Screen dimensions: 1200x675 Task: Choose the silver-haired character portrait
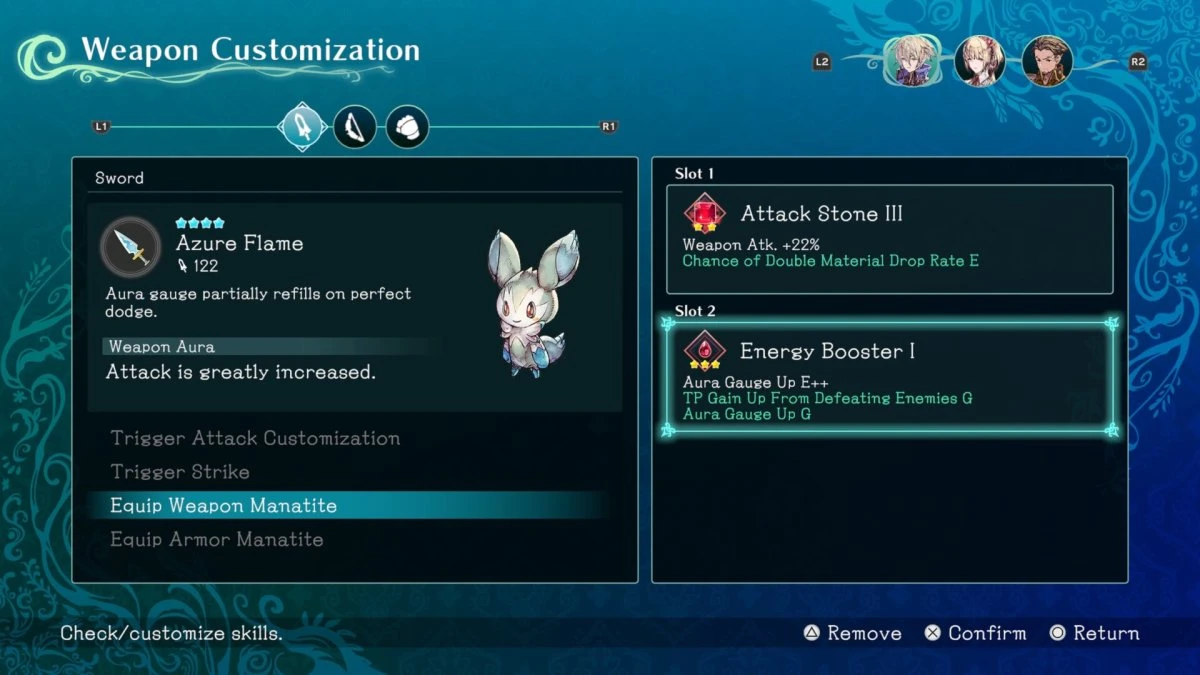pyautogui.click(x=910, y=62)
